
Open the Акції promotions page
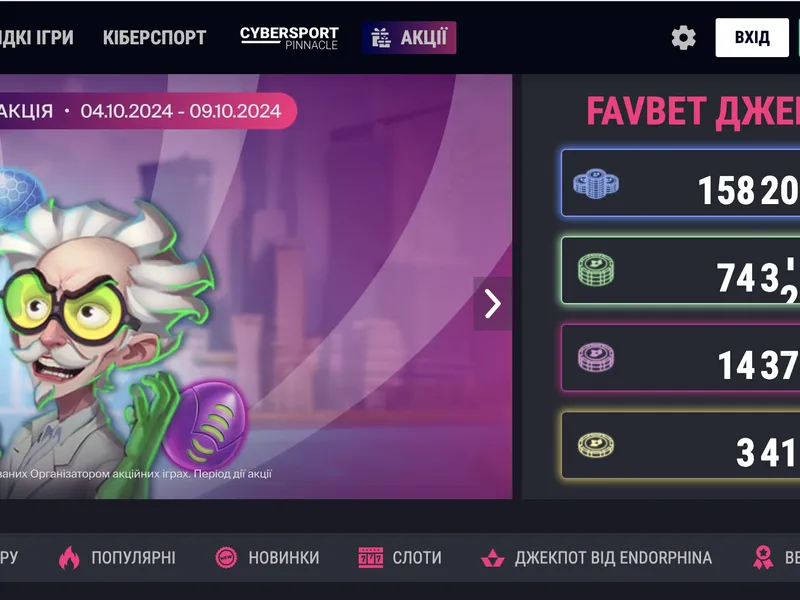pos(409,38)
